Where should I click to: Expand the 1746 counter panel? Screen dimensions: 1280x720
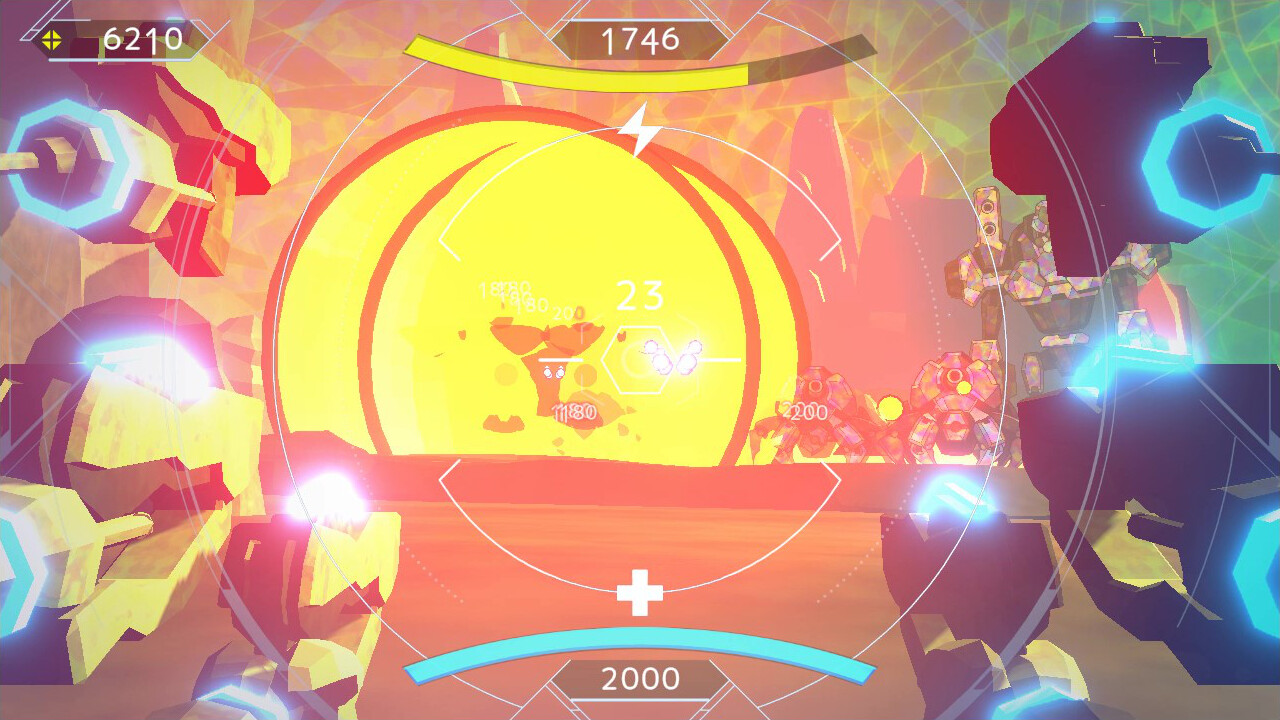[643, 41]
